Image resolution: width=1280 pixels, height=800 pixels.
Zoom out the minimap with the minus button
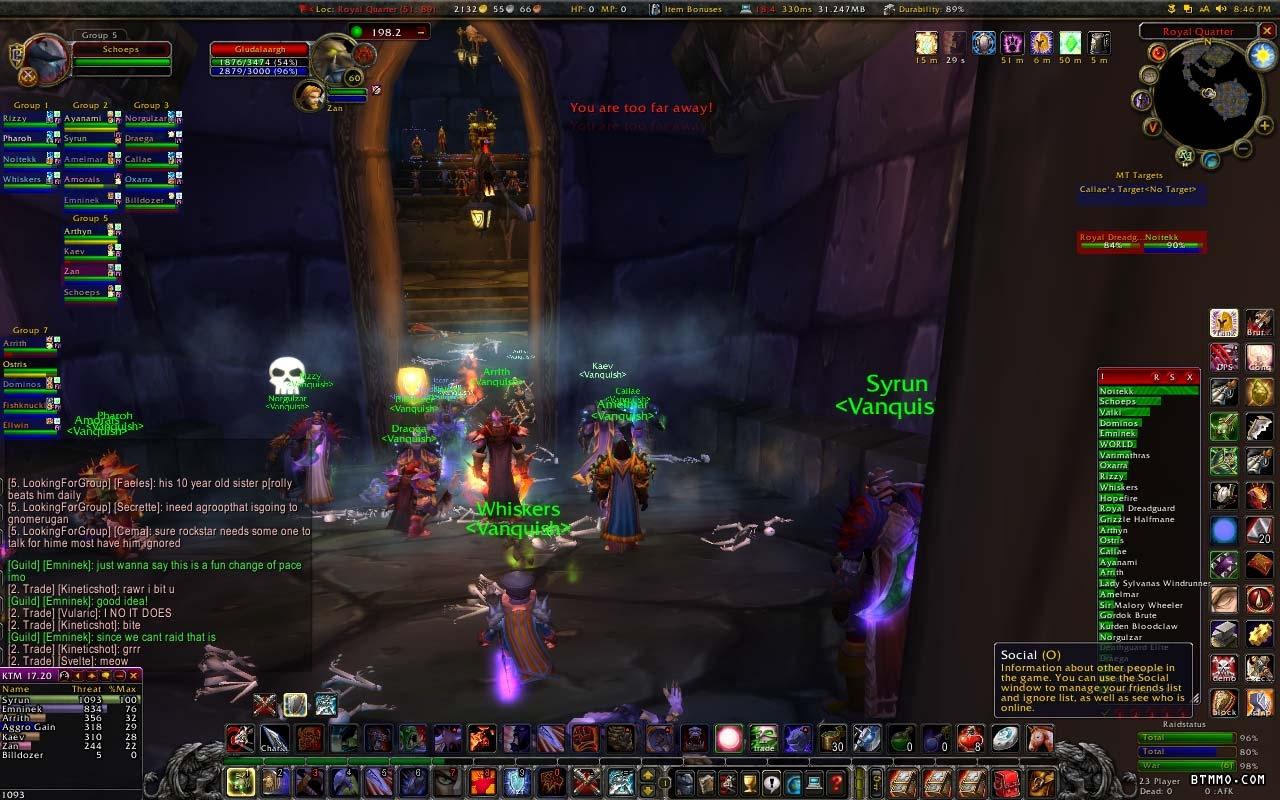pos(1242,150)
